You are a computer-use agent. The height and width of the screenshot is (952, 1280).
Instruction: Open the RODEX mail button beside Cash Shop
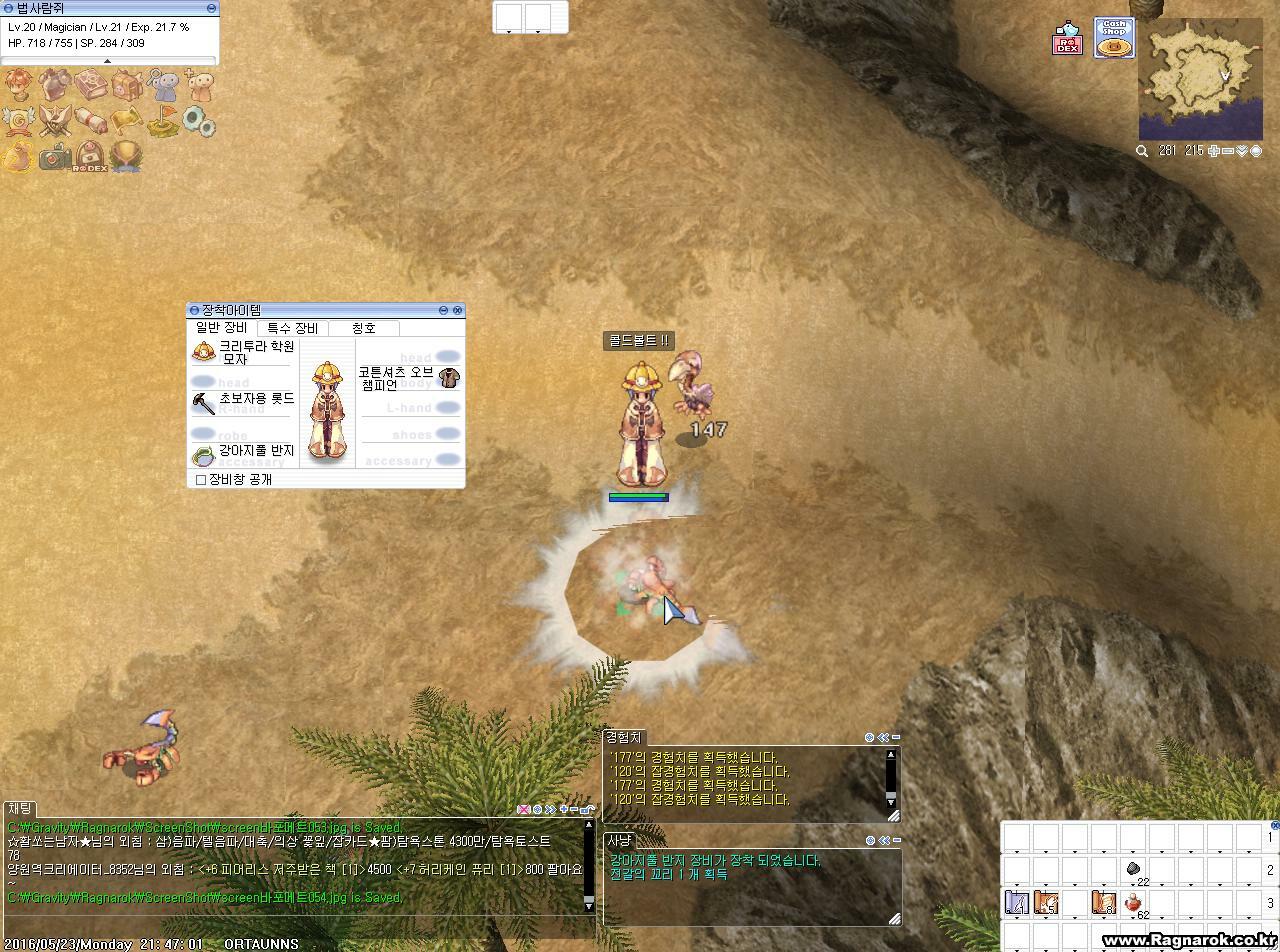[x=1068, y=40]
